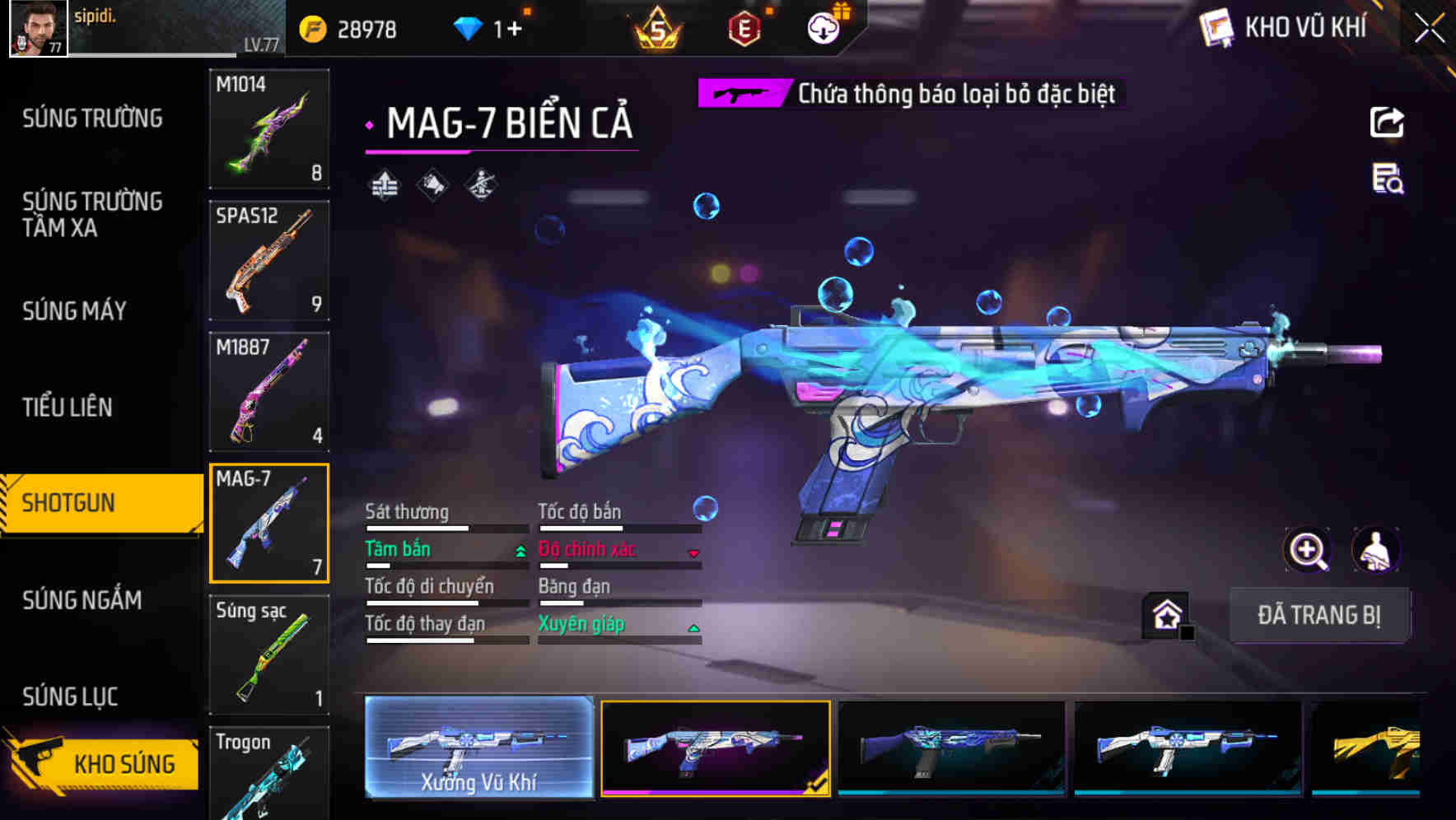This screenshot has height=820, width=1456.
Task: Choose the Súng Ngắm category
Action: click(82, 600)
